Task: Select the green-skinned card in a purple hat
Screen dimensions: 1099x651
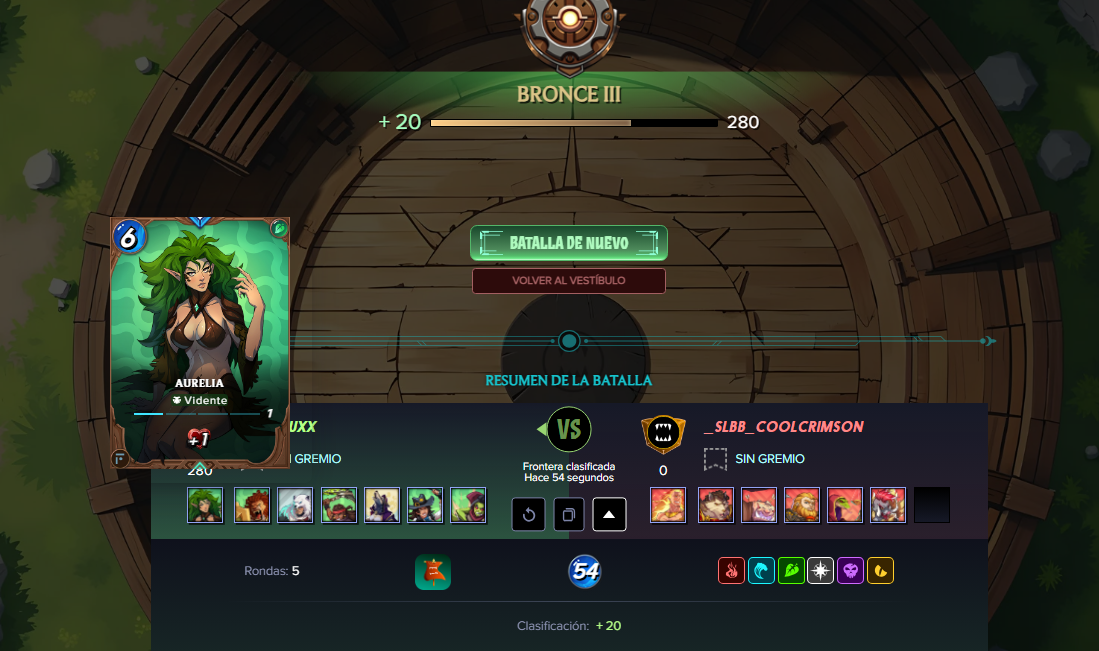Action: coord(468,505)
